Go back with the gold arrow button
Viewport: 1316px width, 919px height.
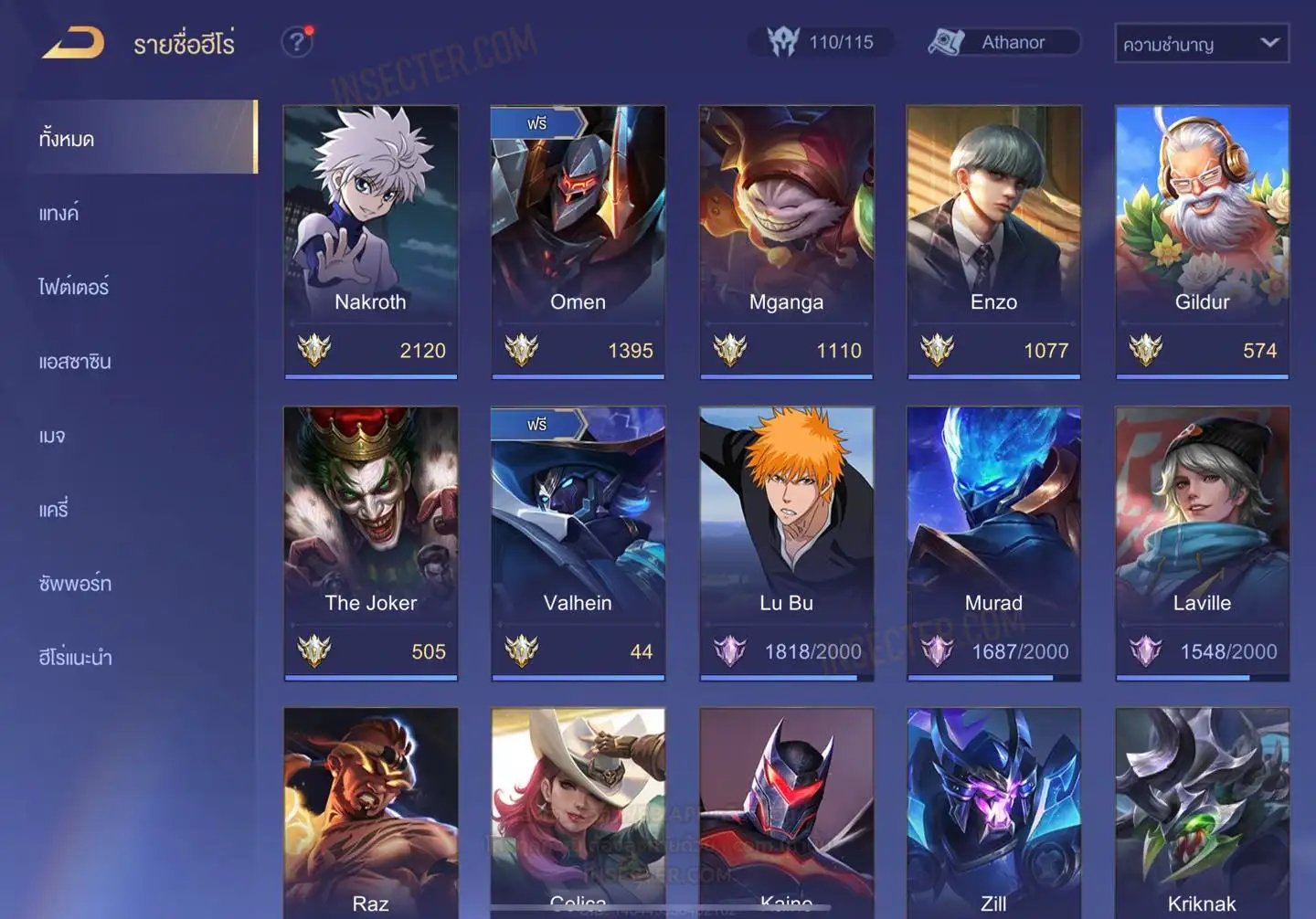pos(73,43)
